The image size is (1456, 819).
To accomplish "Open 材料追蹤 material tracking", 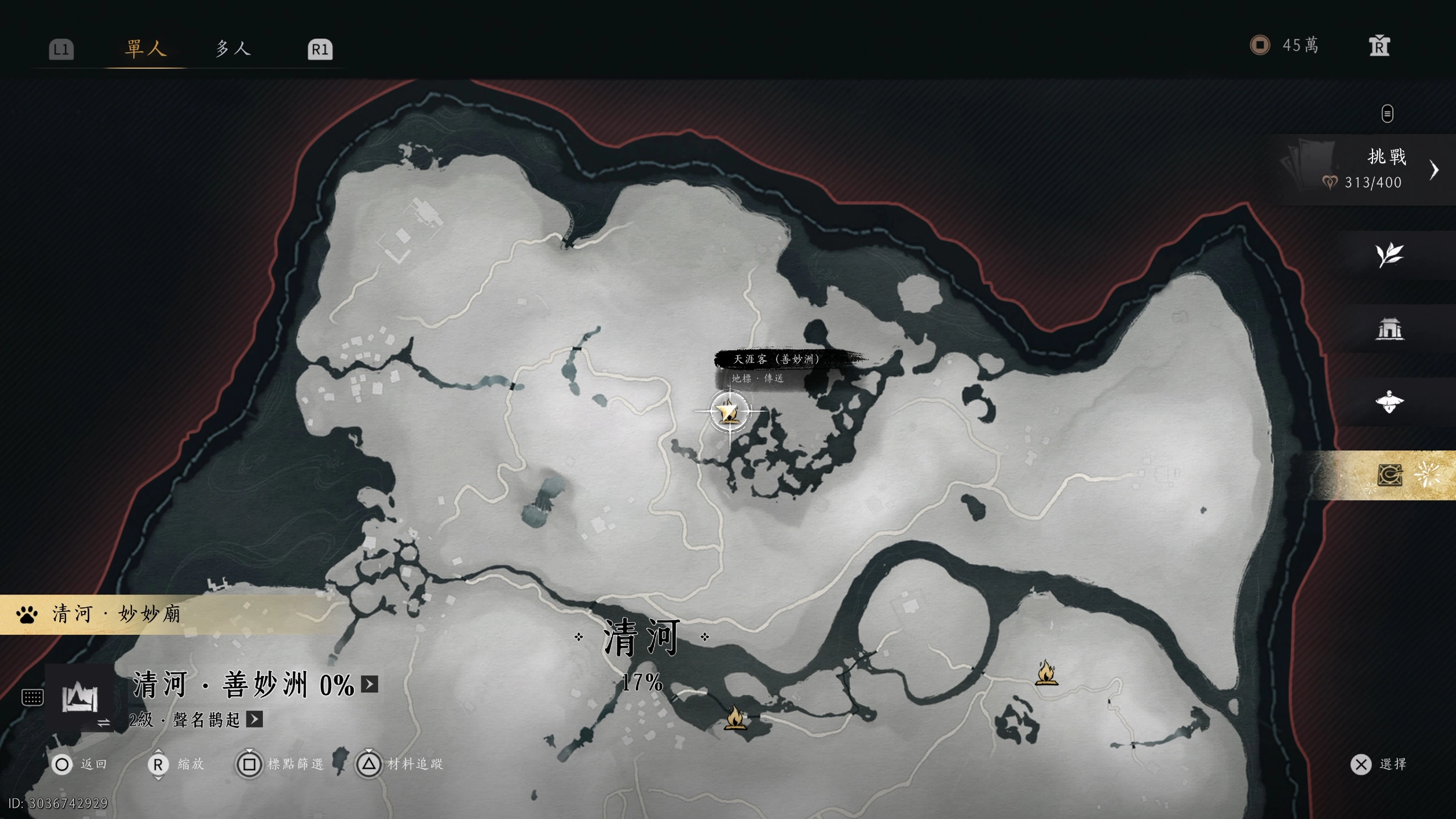I will [399, 764].
